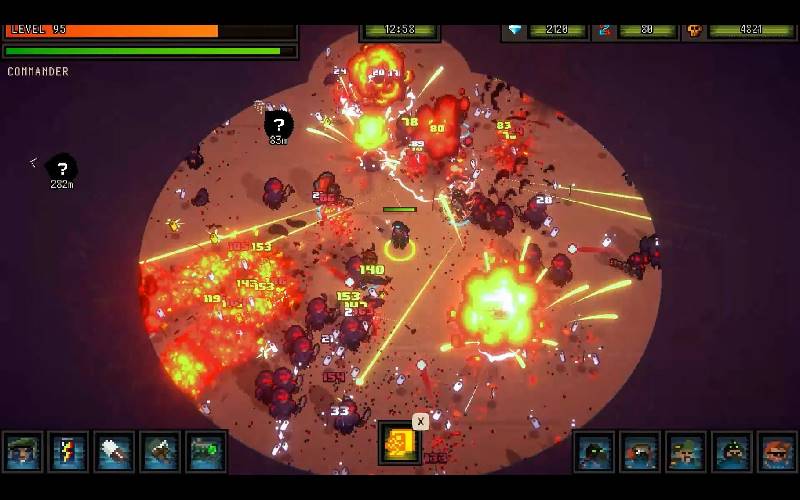This screenshot has height=500, width=800.
Task: Select the green beret soldier portrait
Action: pyautogui.click(x=23, y=452)
